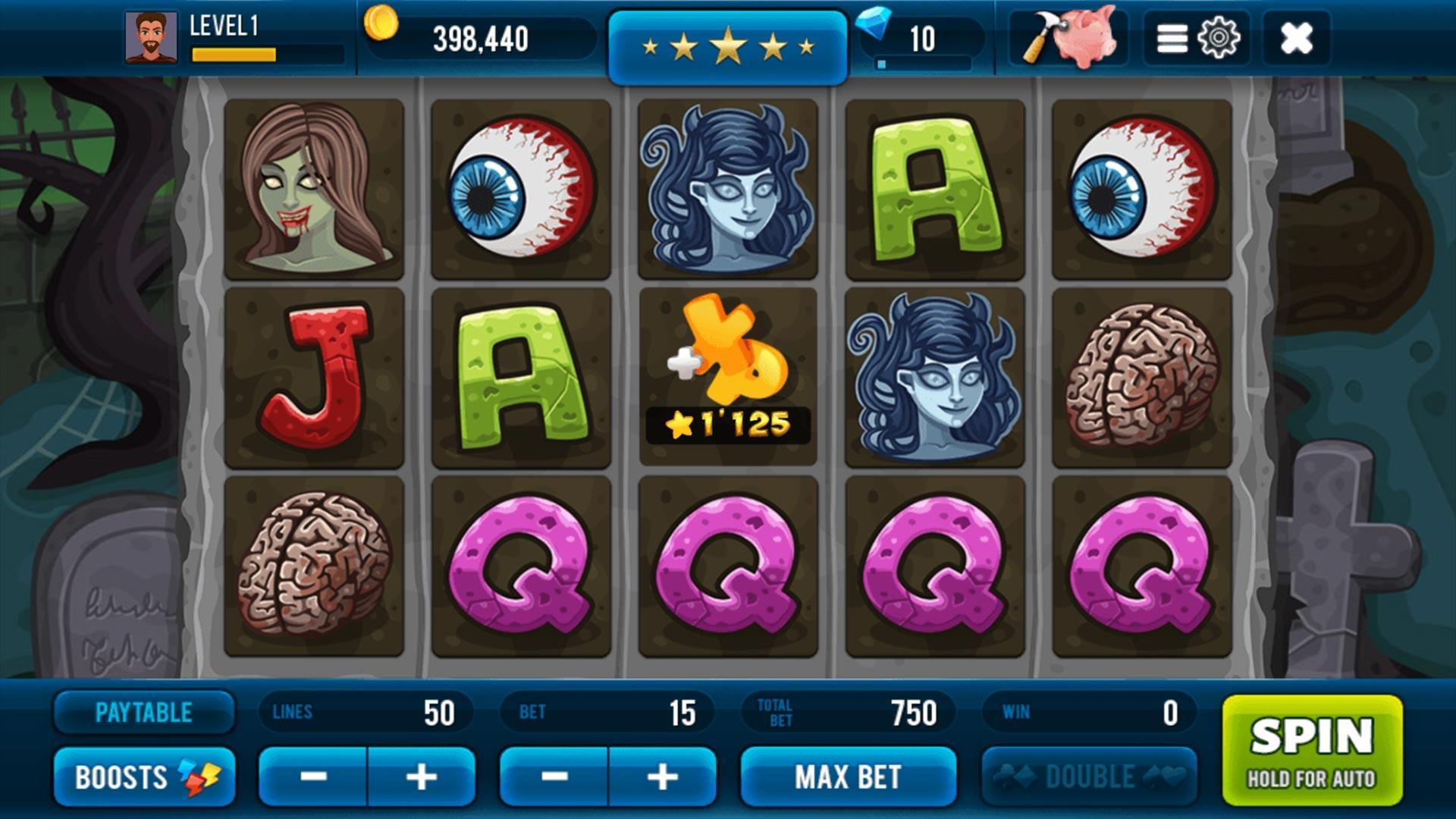The image size is (1456, 819).
Task: Click the star rating display
Action: 728,43
